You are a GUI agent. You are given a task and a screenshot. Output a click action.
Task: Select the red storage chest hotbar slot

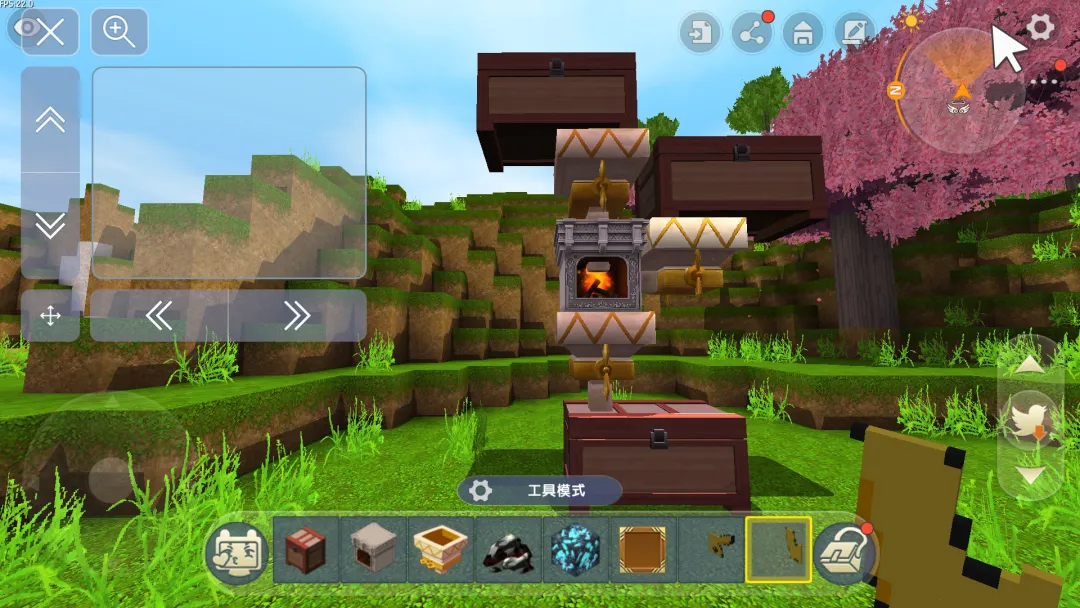pos(305,550)
